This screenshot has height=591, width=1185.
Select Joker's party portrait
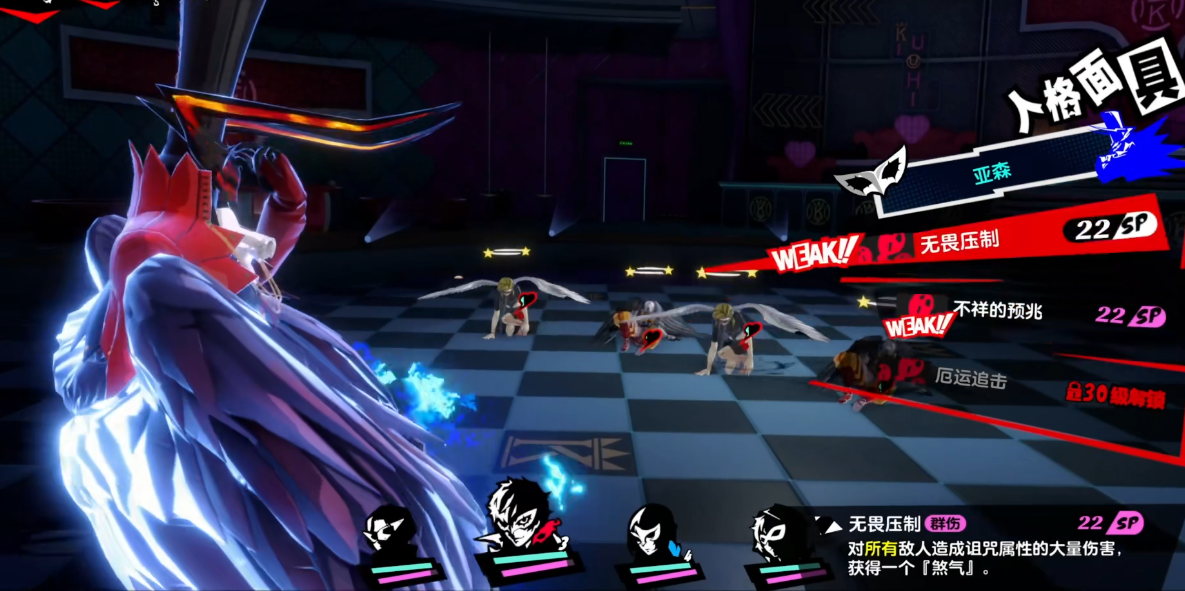pyautogui.click(x=521, y=519)
